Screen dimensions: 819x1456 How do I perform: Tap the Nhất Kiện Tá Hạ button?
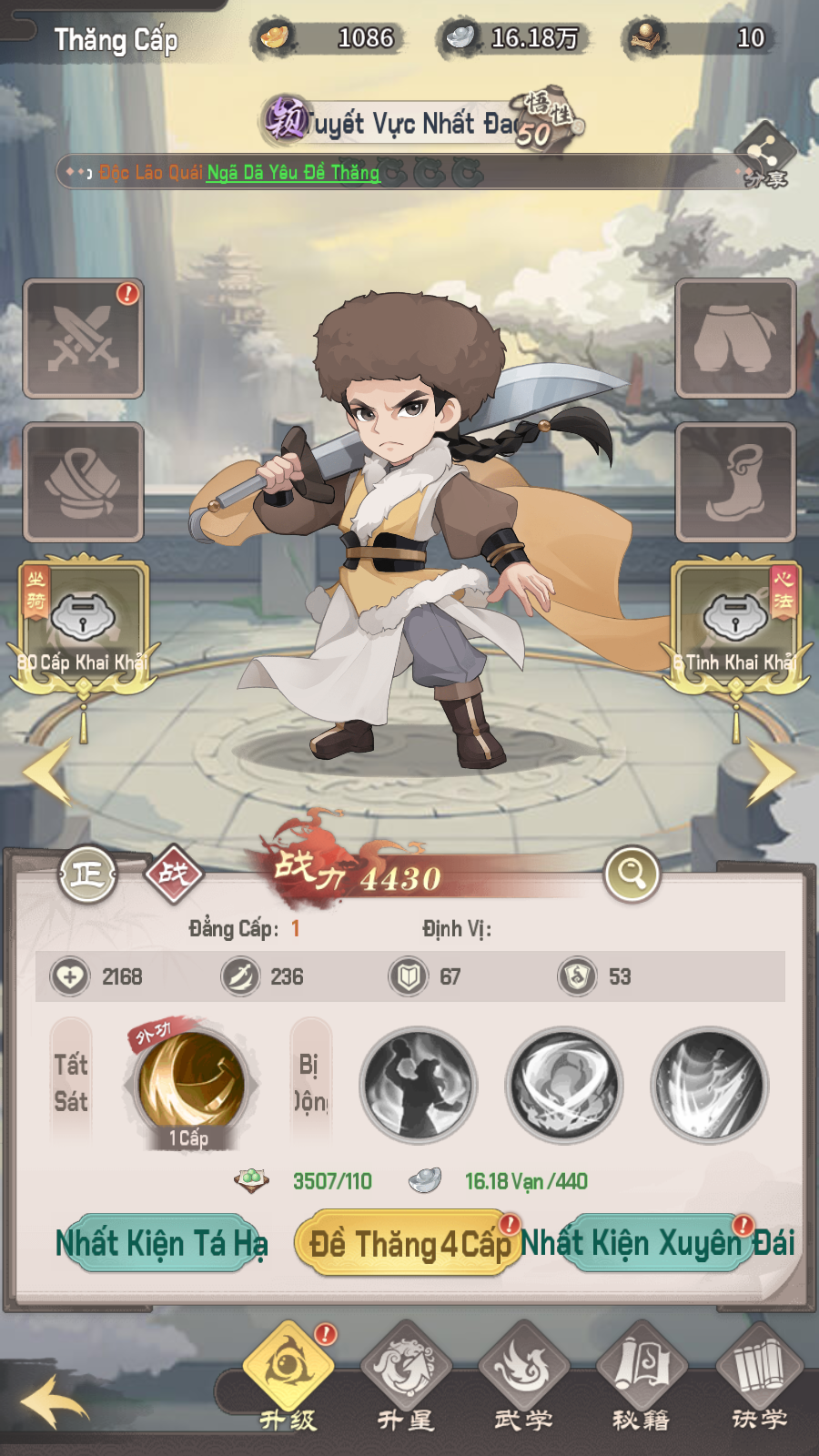161,1242
